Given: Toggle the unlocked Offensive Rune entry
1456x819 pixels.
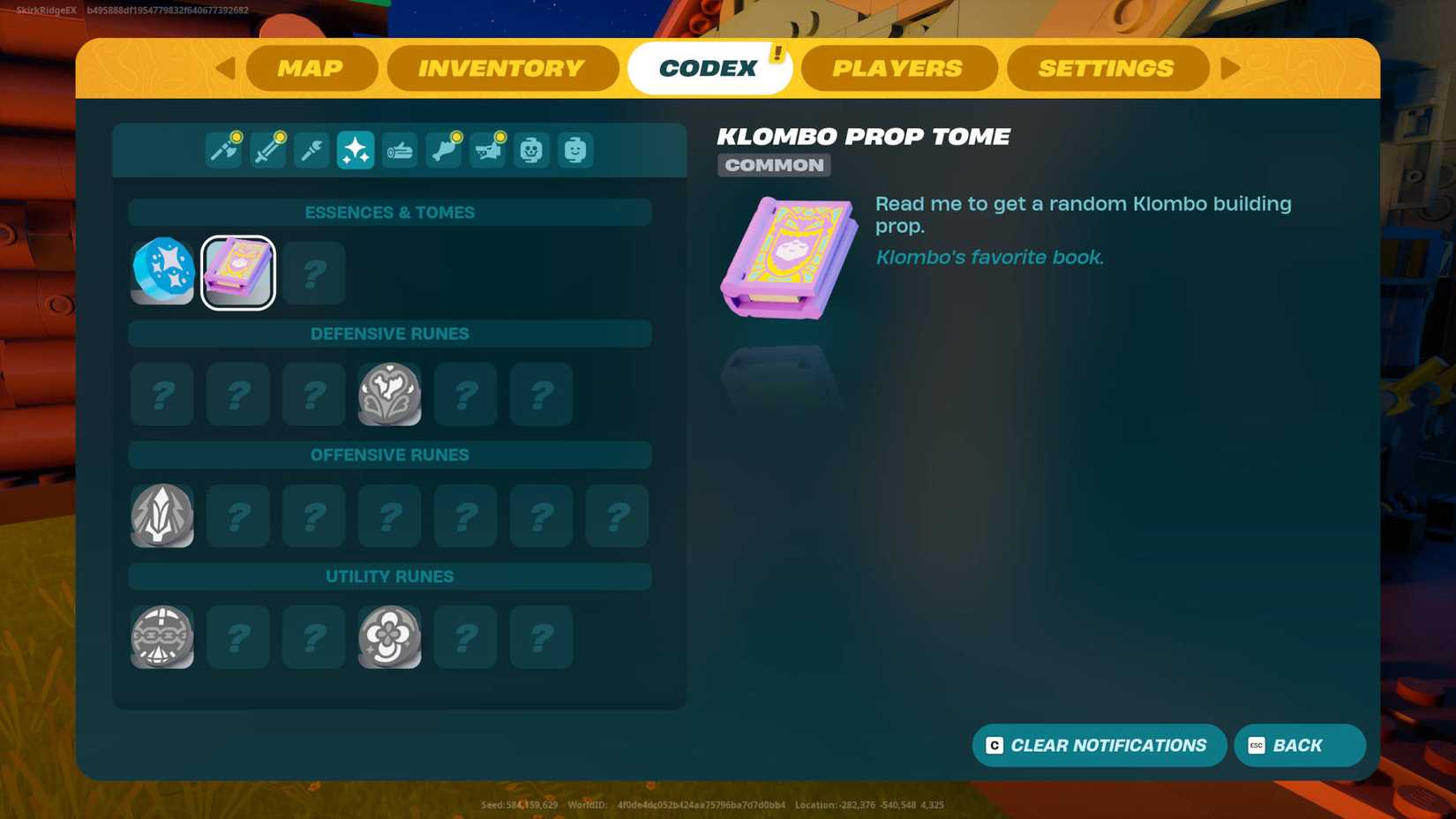Looking at the screenshot, I should (162, 516).
